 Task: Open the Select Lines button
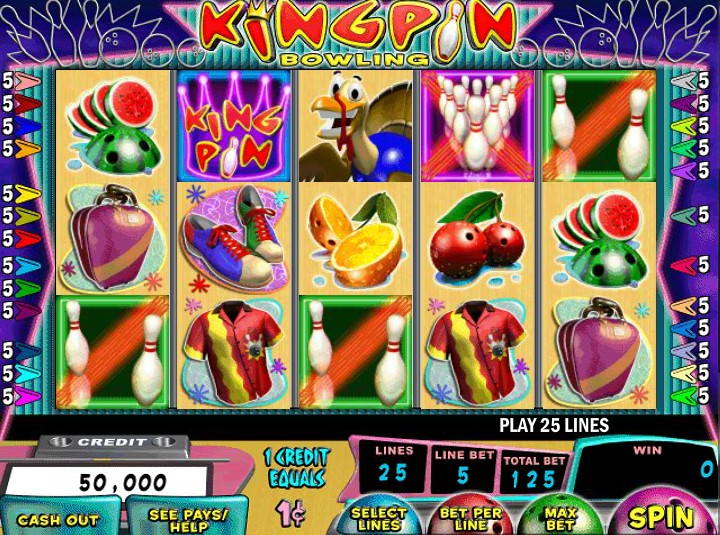379,517
